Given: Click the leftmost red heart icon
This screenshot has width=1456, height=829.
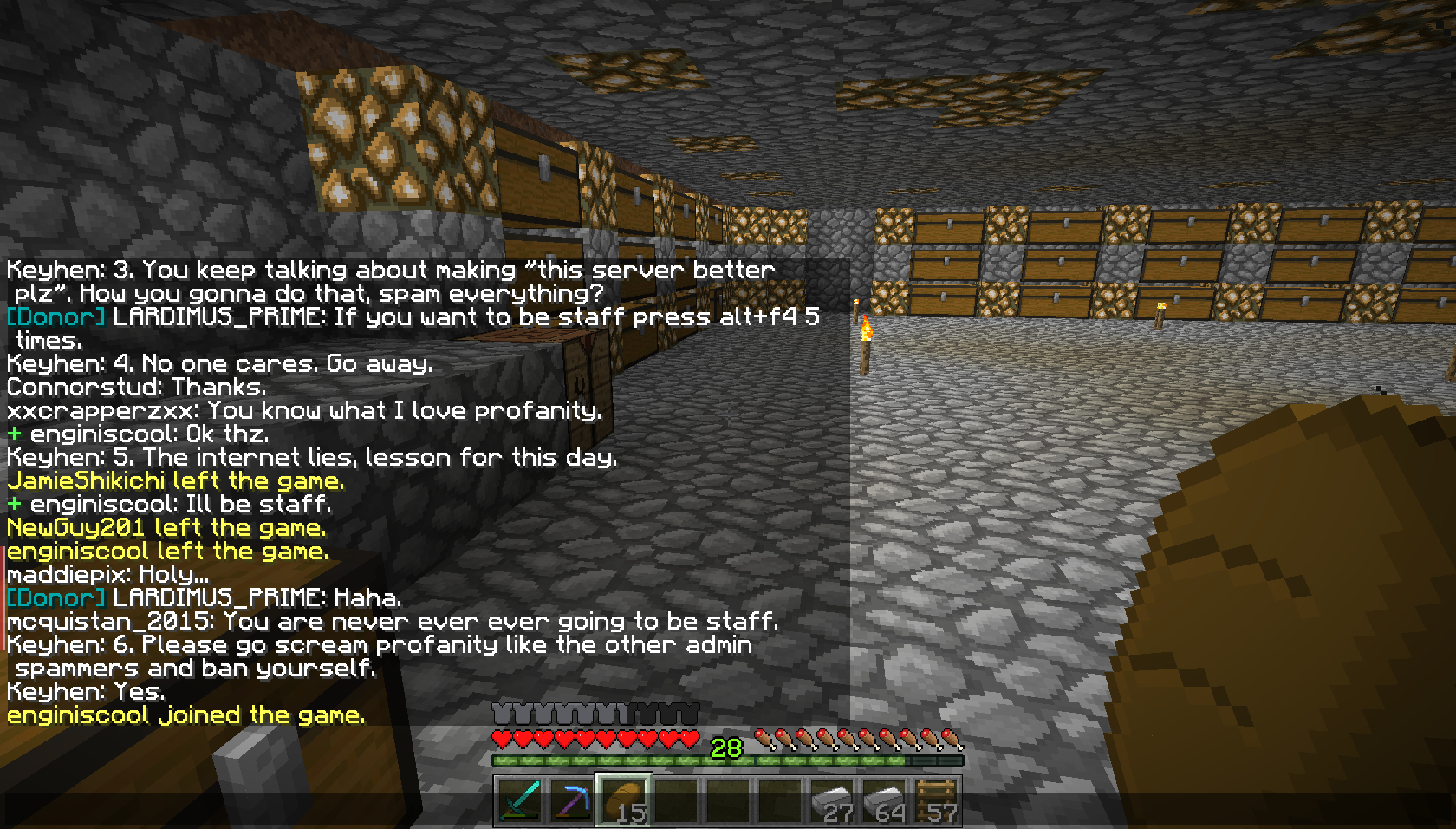Looking at the screenshot, I should [x=501, y=740].
